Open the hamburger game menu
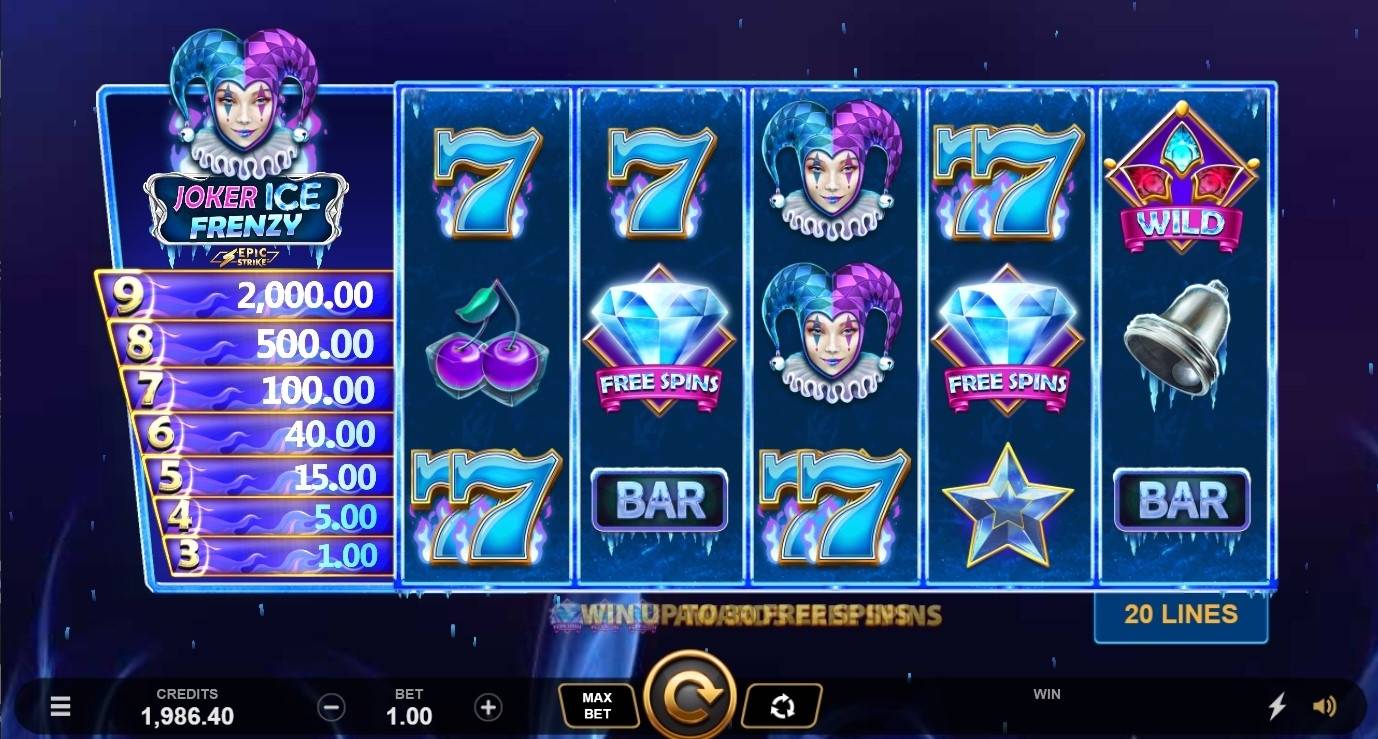Viewport: 1378px width, 739px height. (x=60, y=706)
